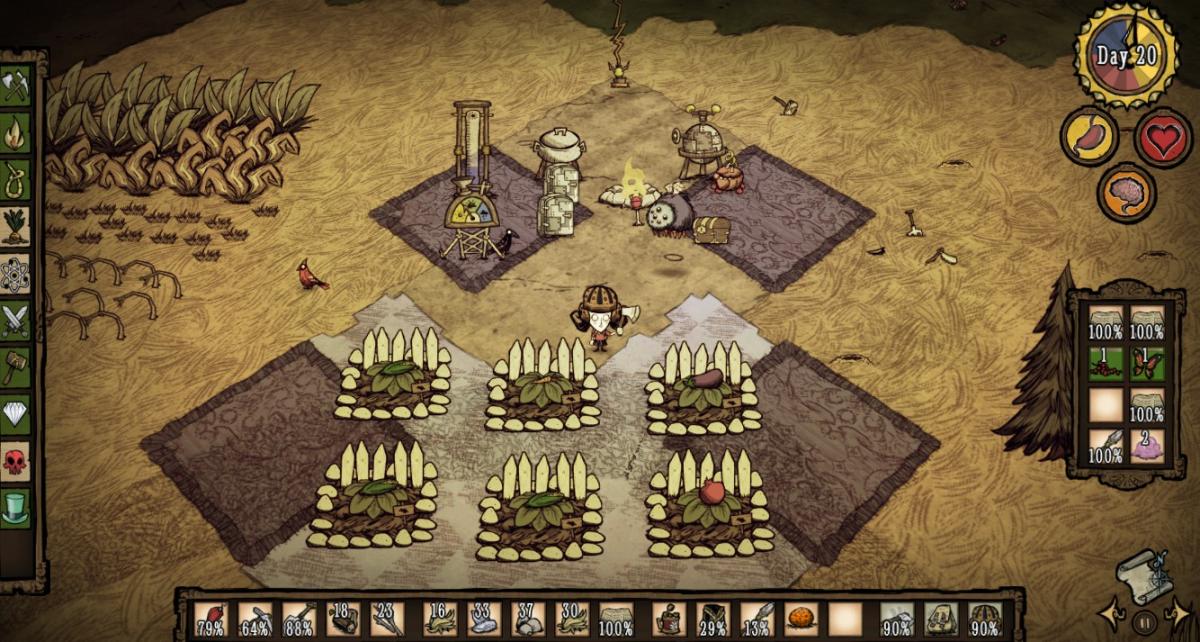Image resolution: width=1200 pixels, height=642 pixels.
Task: Open the Tools crafting tab
Action: pos(16,85)
